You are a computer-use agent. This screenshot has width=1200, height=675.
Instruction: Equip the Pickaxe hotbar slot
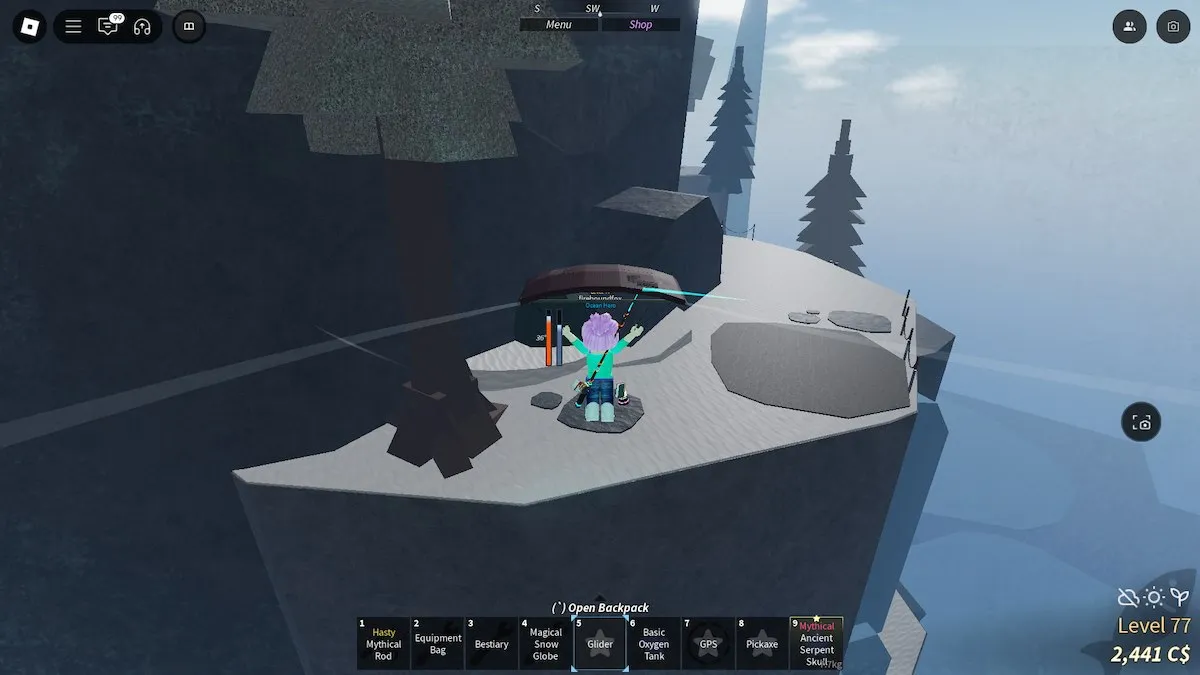click(762, 644)
